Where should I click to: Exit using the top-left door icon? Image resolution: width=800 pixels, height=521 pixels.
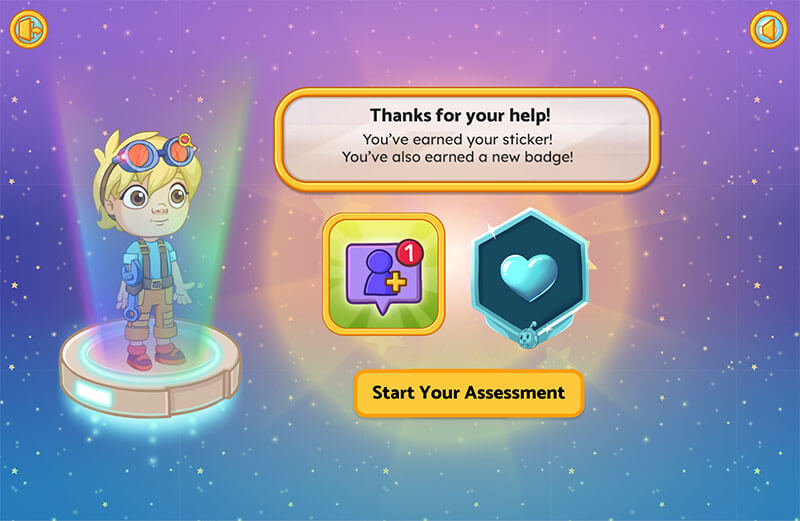(x=31, y=30)
